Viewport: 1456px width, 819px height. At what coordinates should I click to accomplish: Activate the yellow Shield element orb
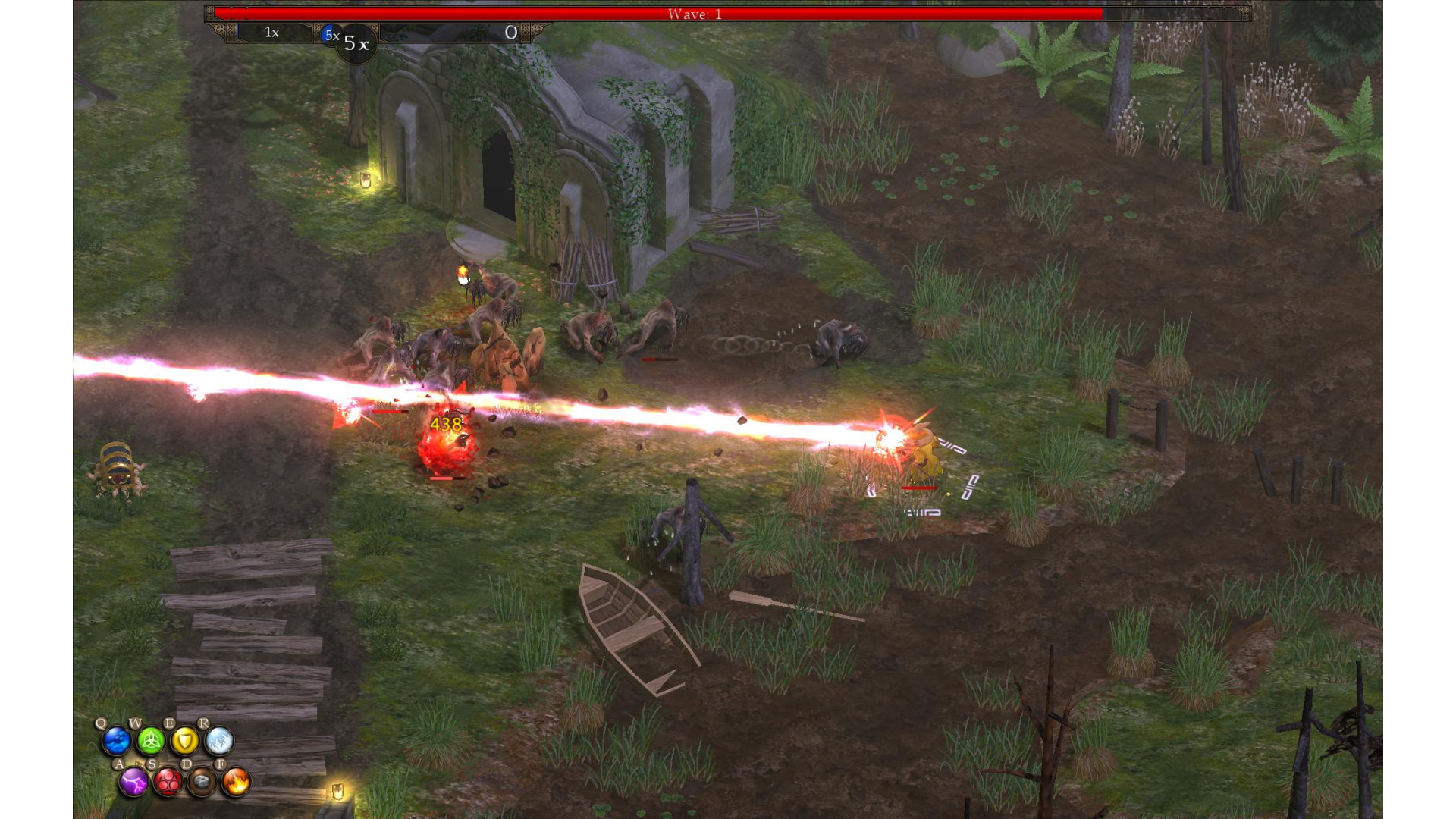pyautogui.click(x=184, y=741)
